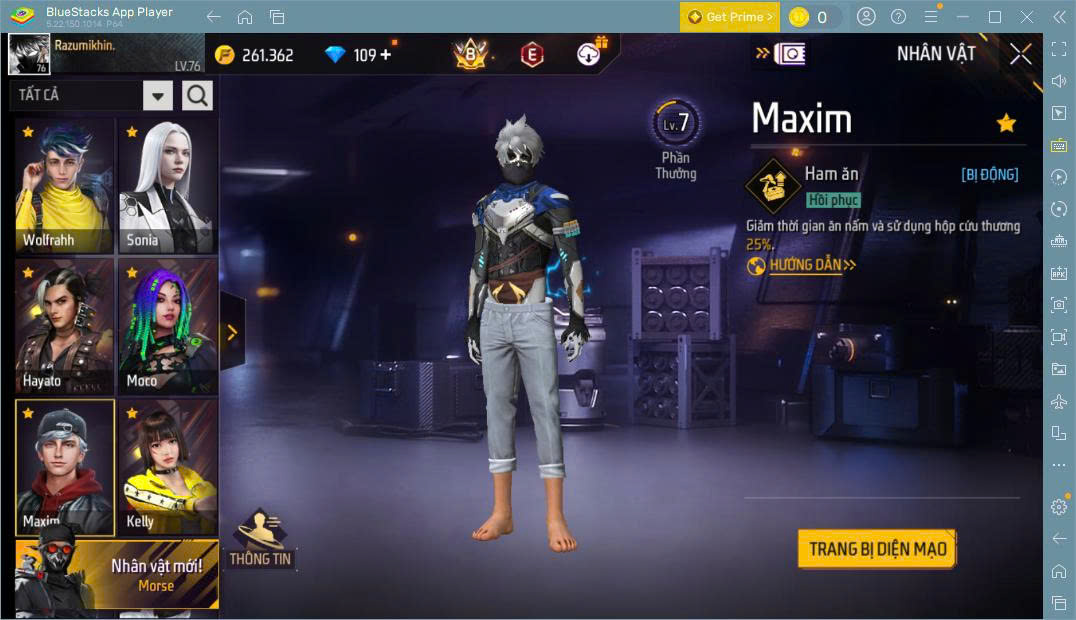Click the TRANG BỊ DIỆN MẠO button
1076x620 pixels.
pos(877,549)
